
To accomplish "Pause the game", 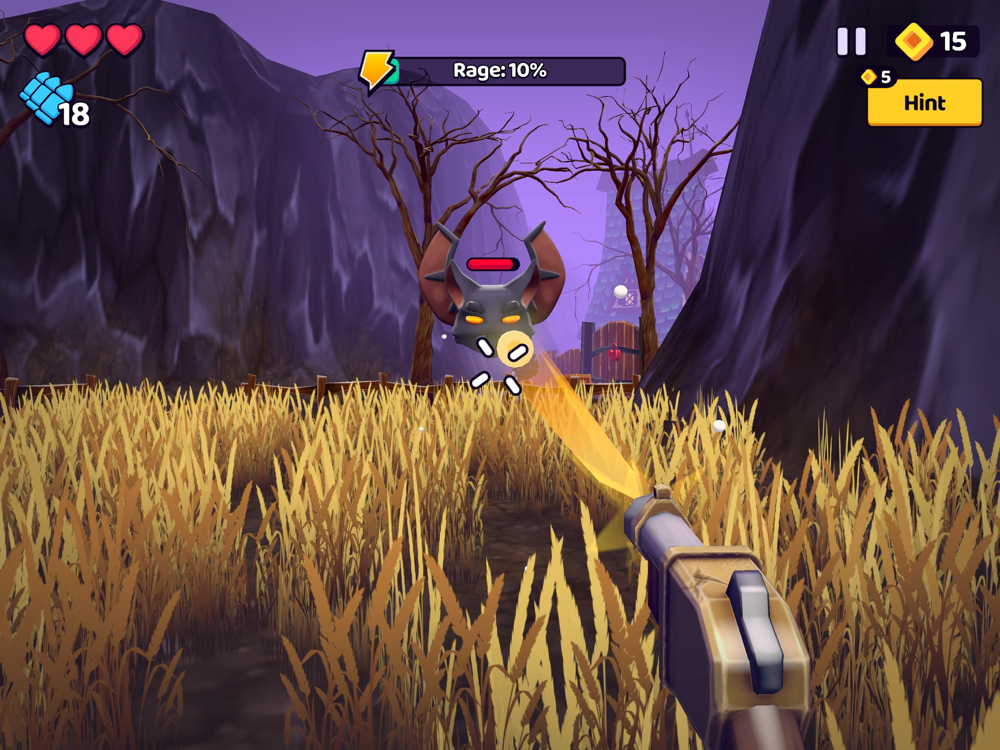I will (x=851, y=41).
